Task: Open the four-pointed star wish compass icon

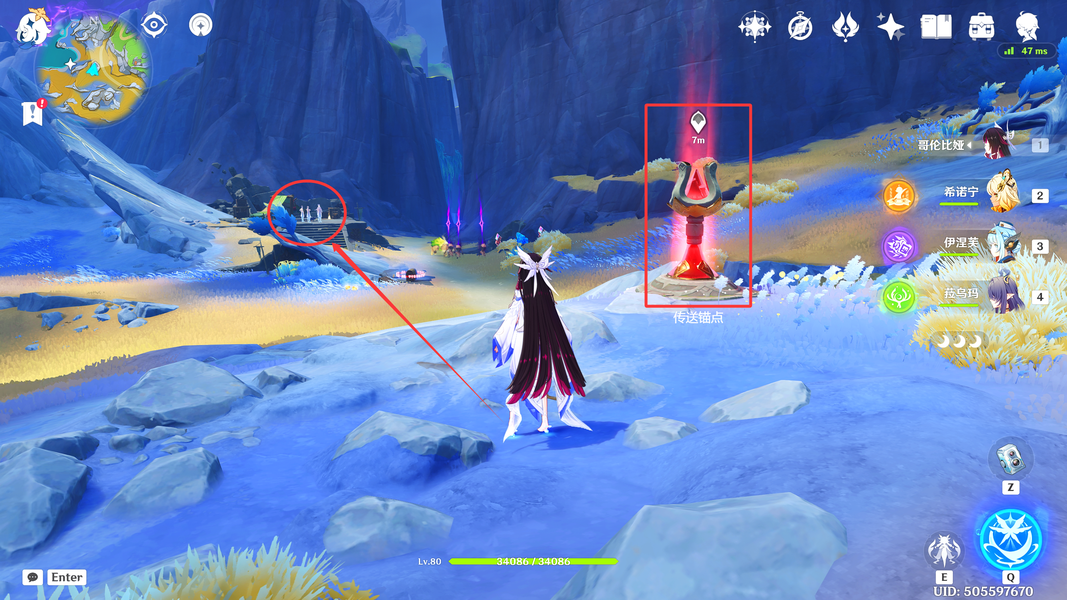Action: (754, 27)
